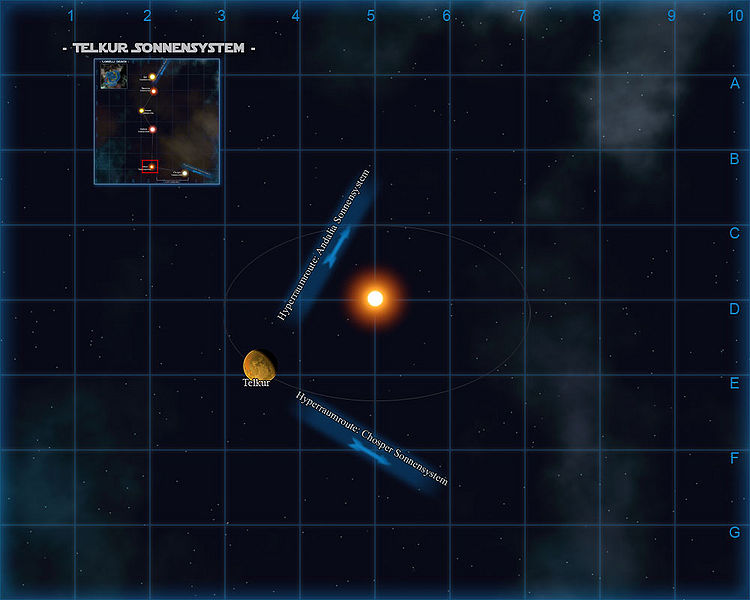The height and width of the screenshot is (600, 750).
Task: Click the red selection box in the minimap
Action: coord(150,166)
